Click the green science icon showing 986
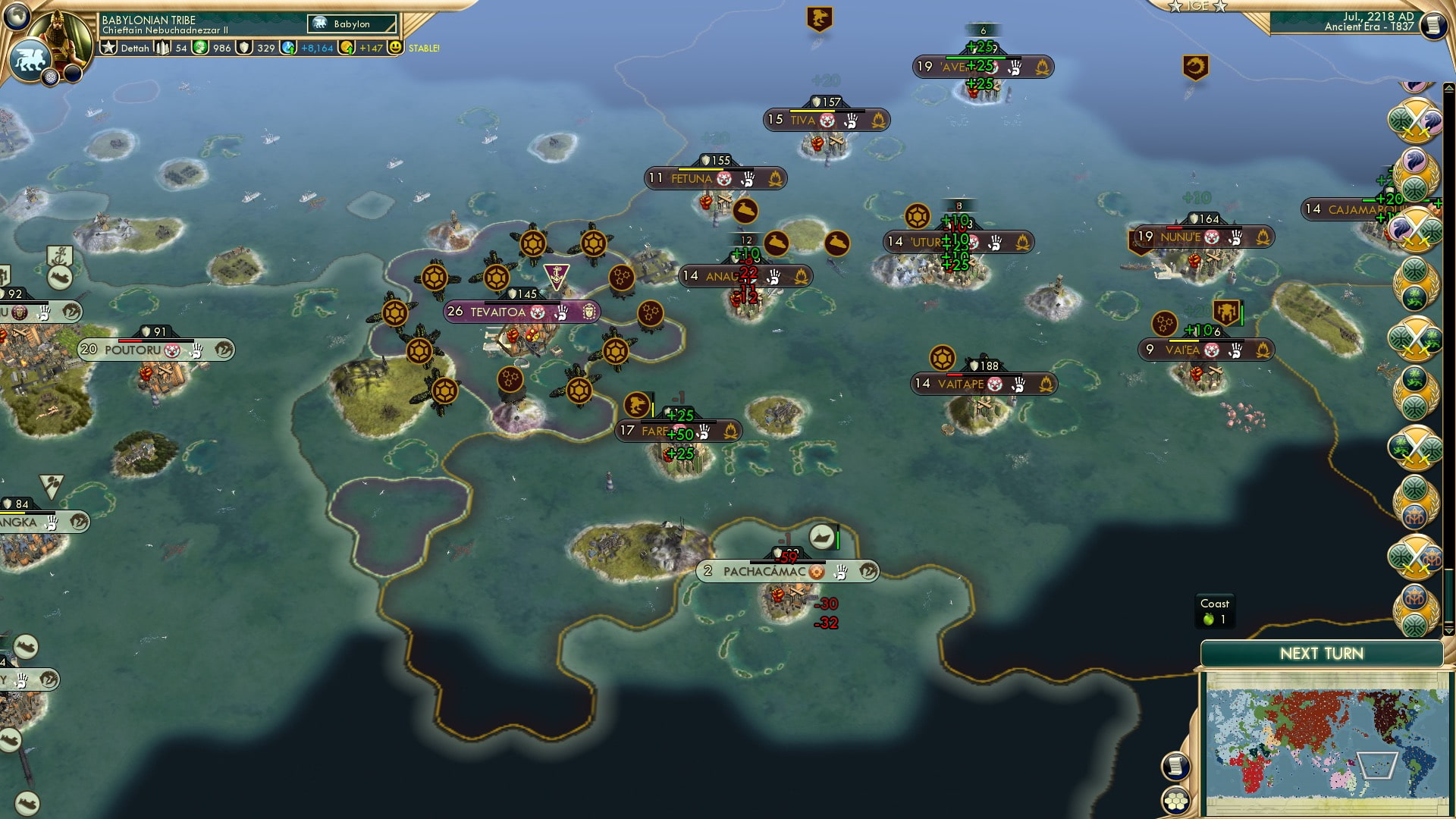This screenshot has width=1456, height=819. coord(201,47)
